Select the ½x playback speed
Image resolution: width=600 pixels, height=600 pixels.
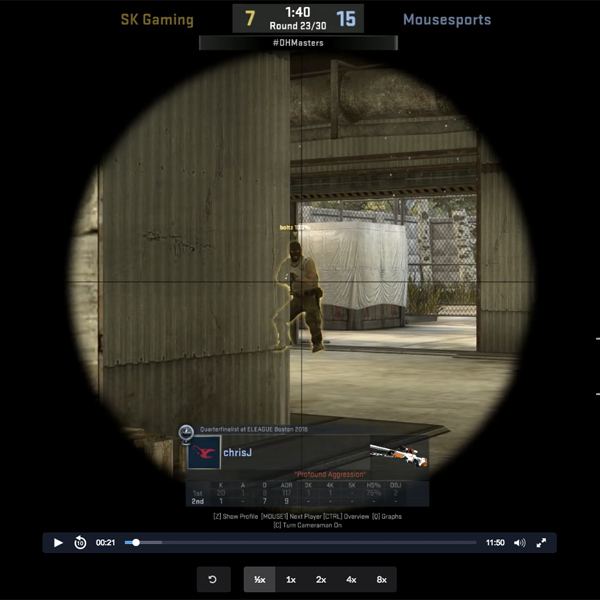(x=259, y=579)
